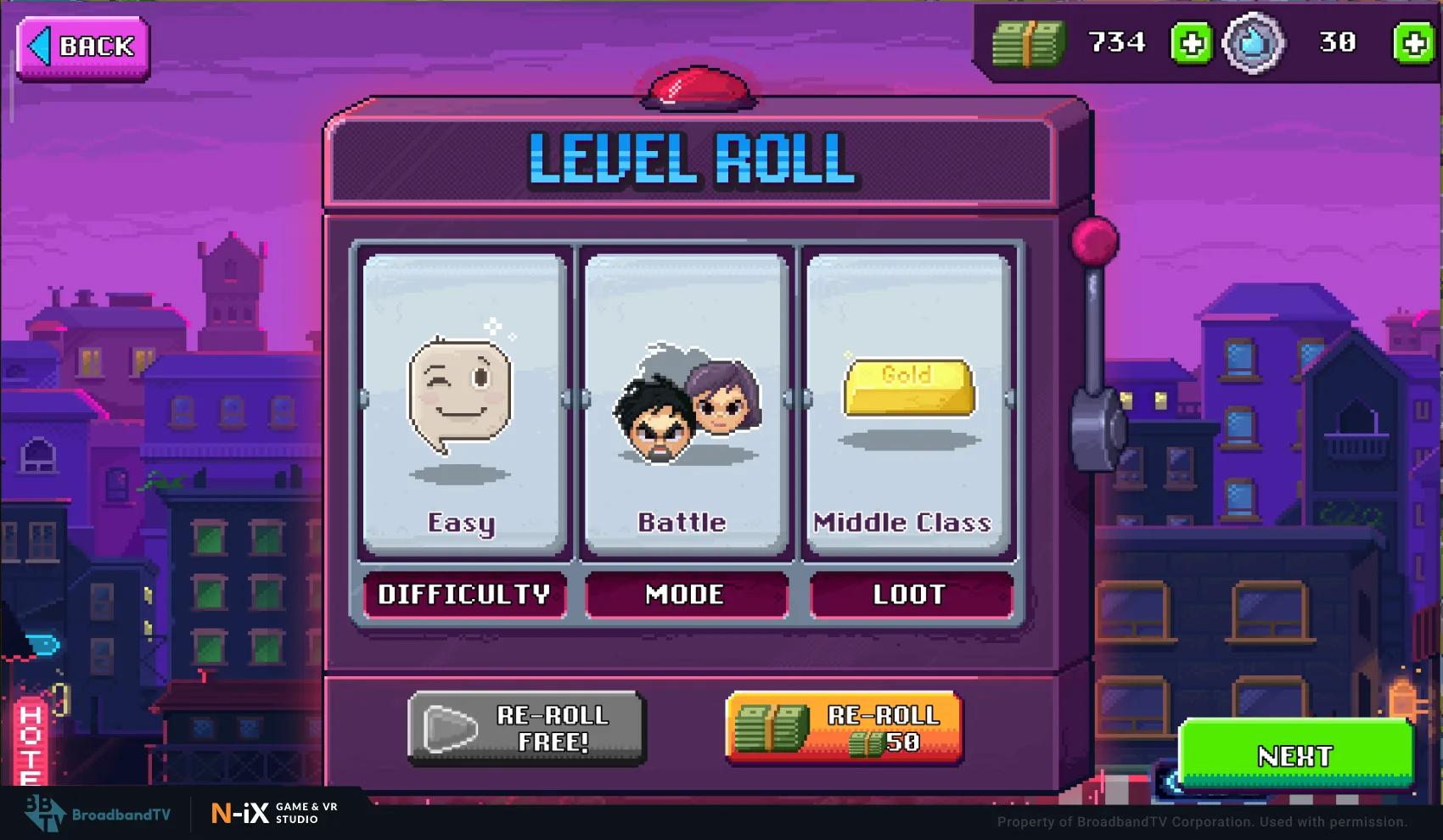Pull the slot machine lever
This screenshot has height=840, width=1443.
pyautogui.click(x=1095, y=244)
